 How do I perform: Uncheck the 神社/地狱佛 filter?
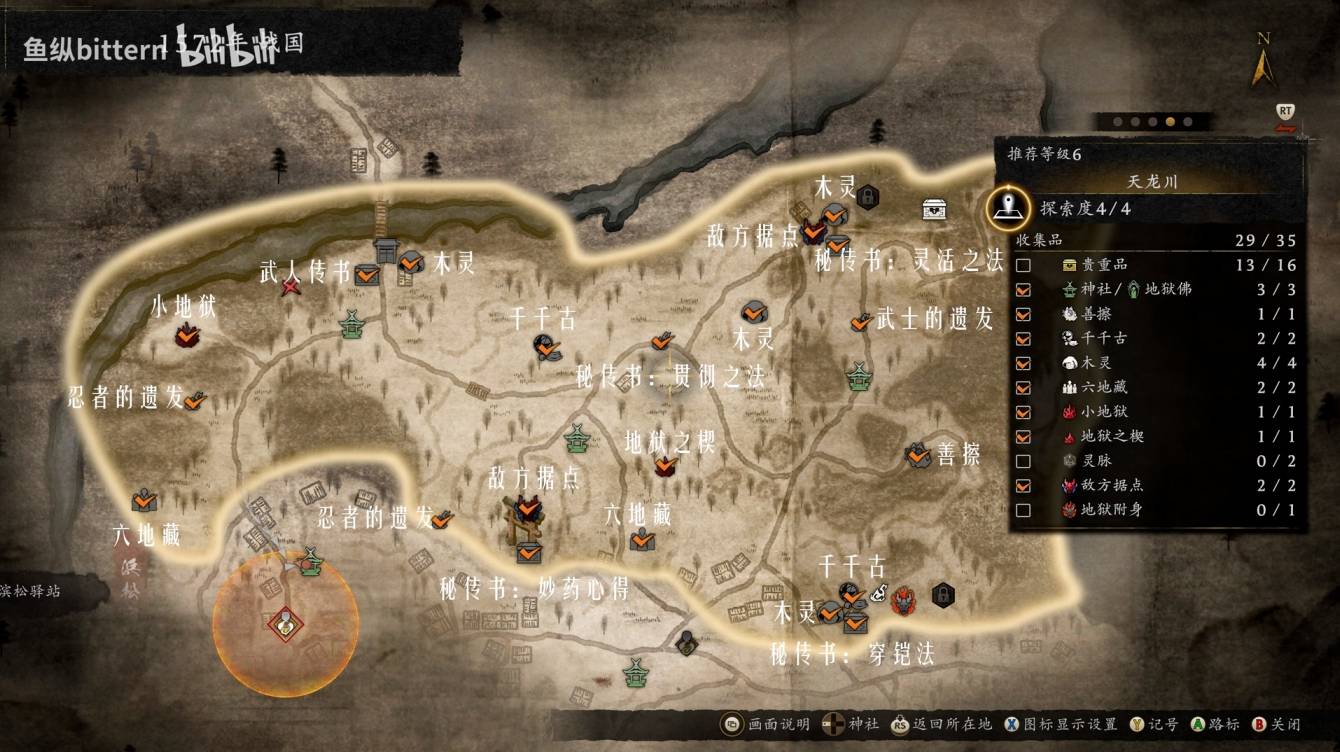tap(1023, 289)
